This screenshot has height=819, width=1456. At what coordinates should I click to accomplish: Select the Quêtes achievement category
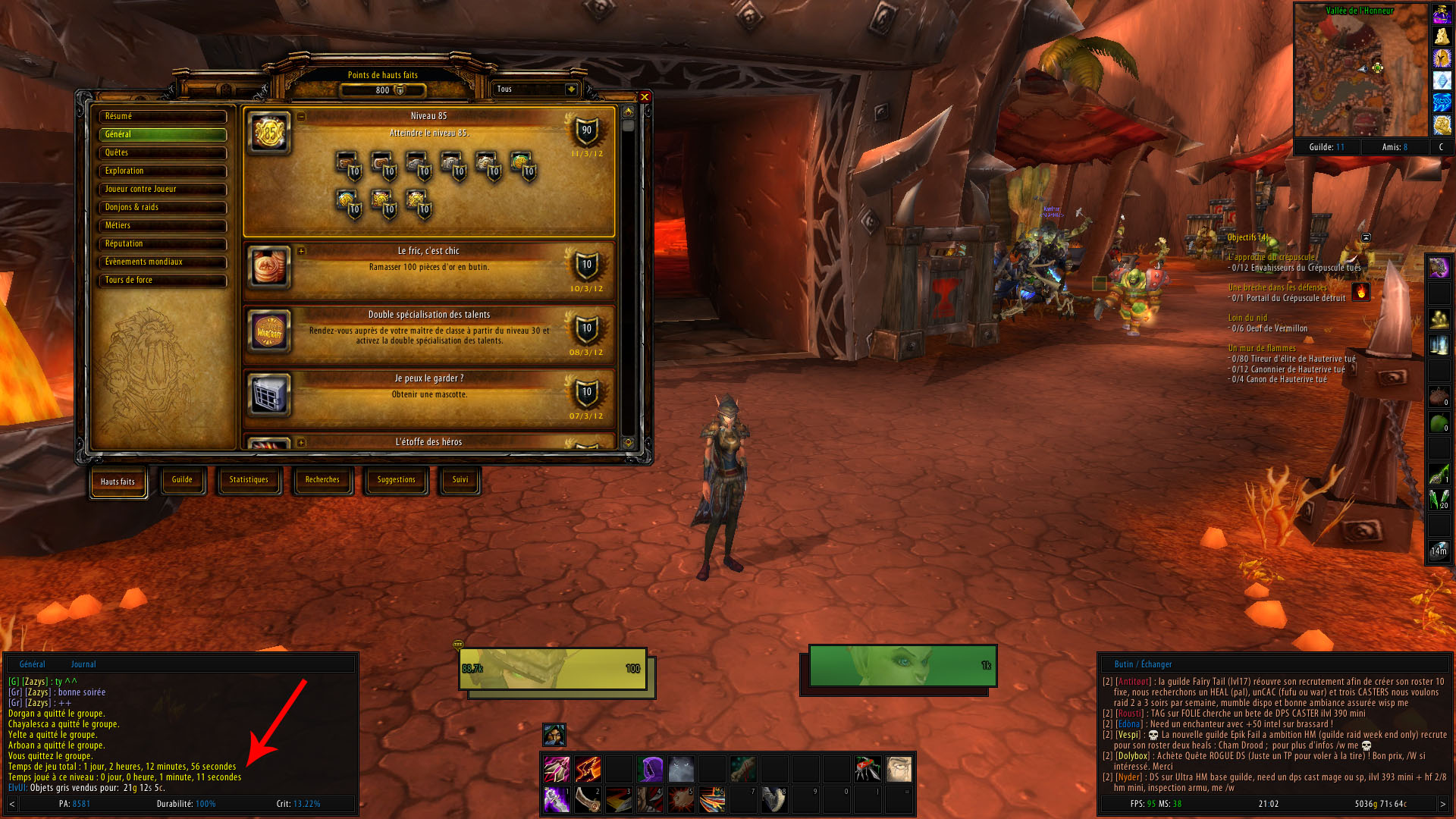(162, 152)
